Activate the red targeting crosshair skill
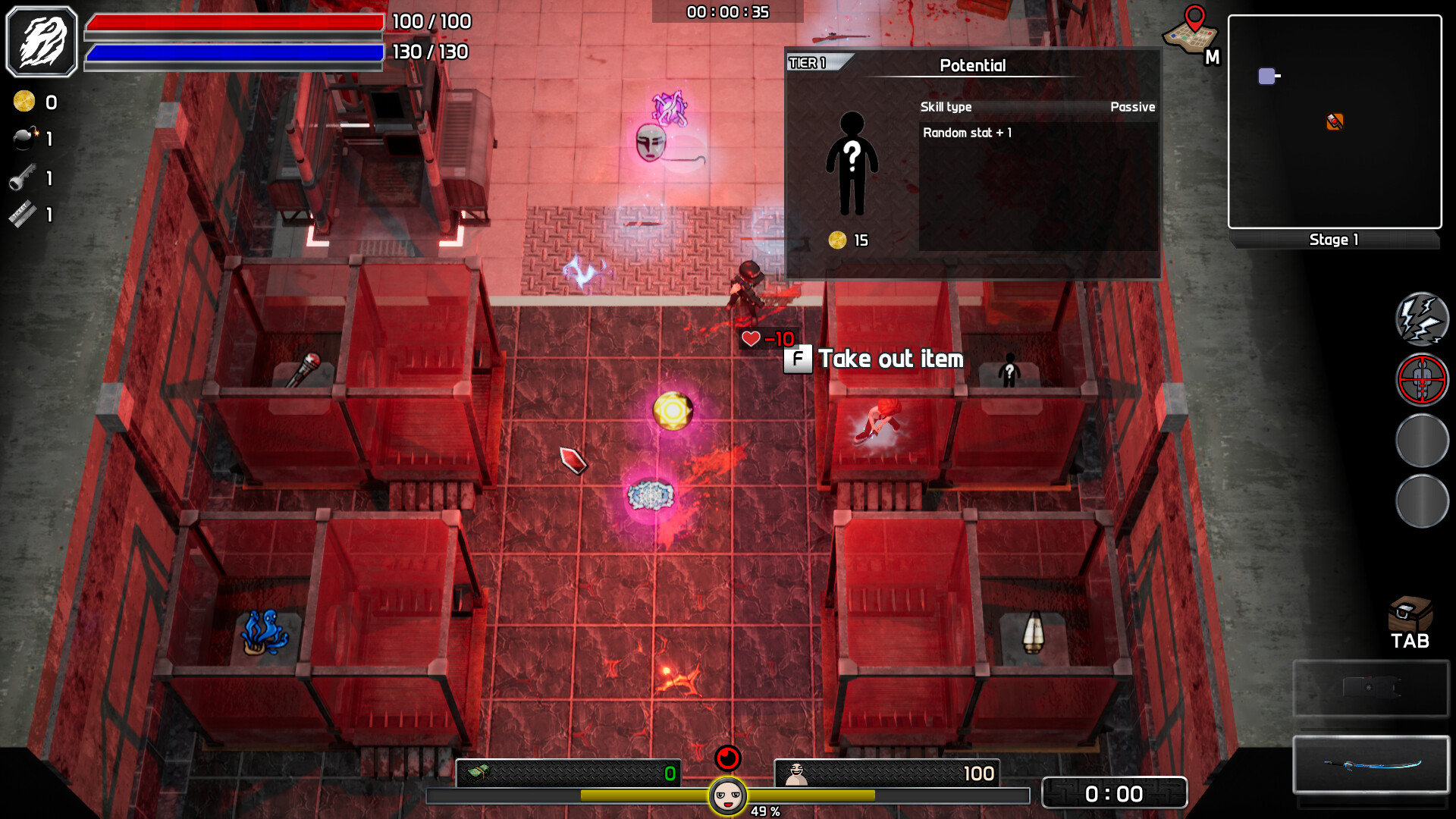Screen dimensions: 1456x819 1421,380
